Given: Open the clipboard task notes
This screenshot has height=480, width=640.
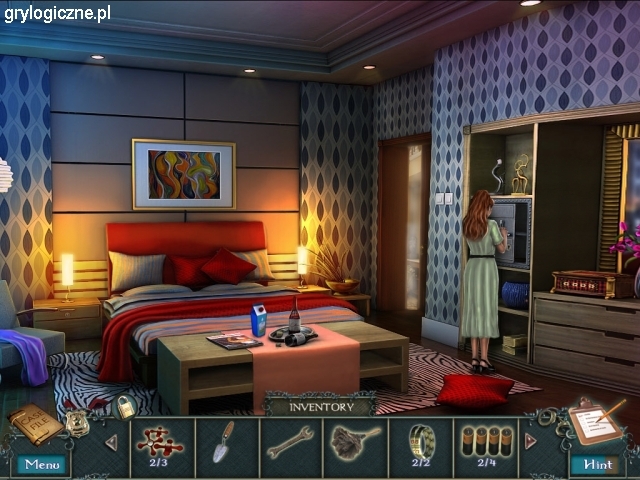Looking at the screenshot, I should click(596, 424).
